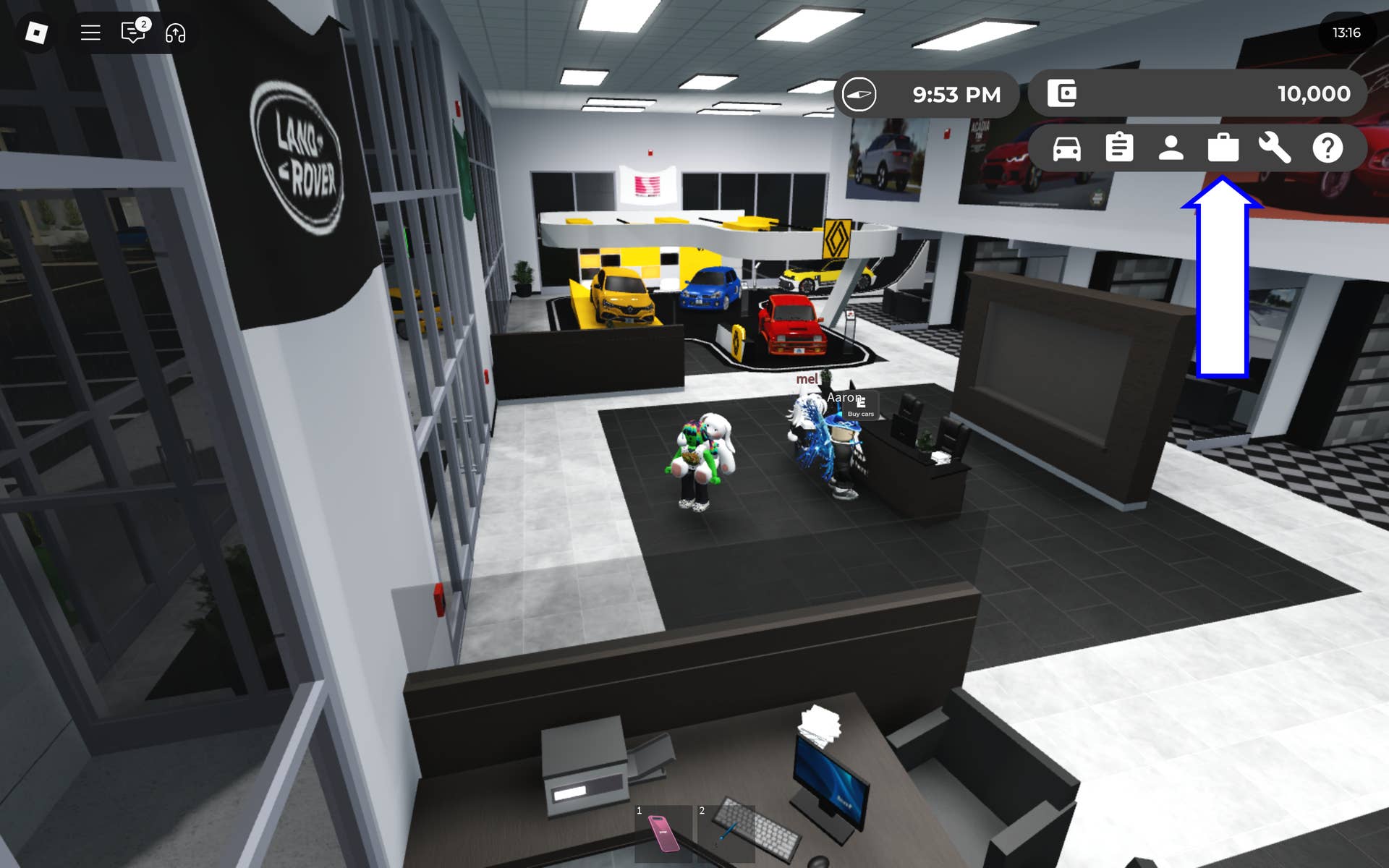Click the player nametag labeled mel
1389x868 pixels.
(x=806, y=378)
